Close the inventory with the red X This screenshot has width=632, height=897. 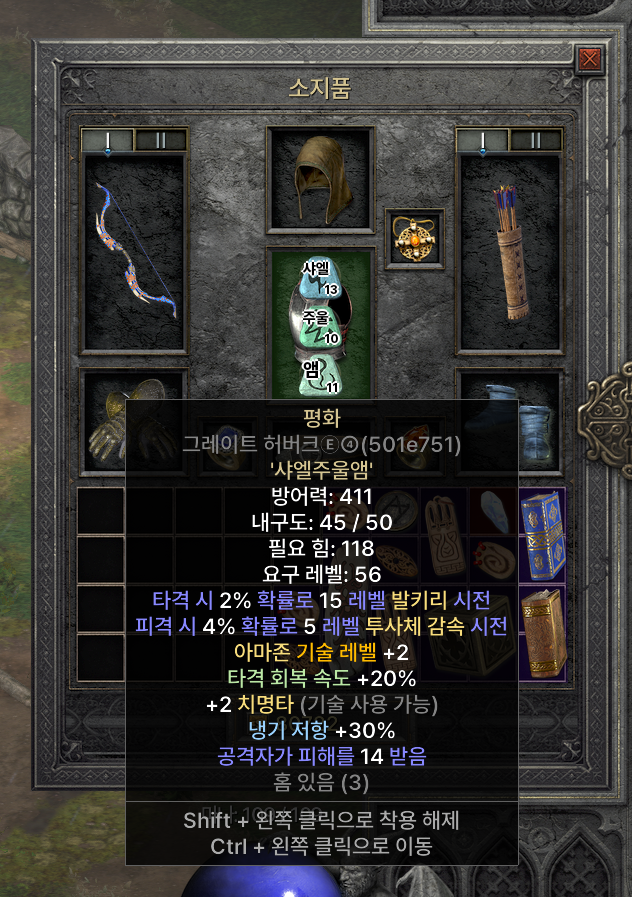click(590, 59)
